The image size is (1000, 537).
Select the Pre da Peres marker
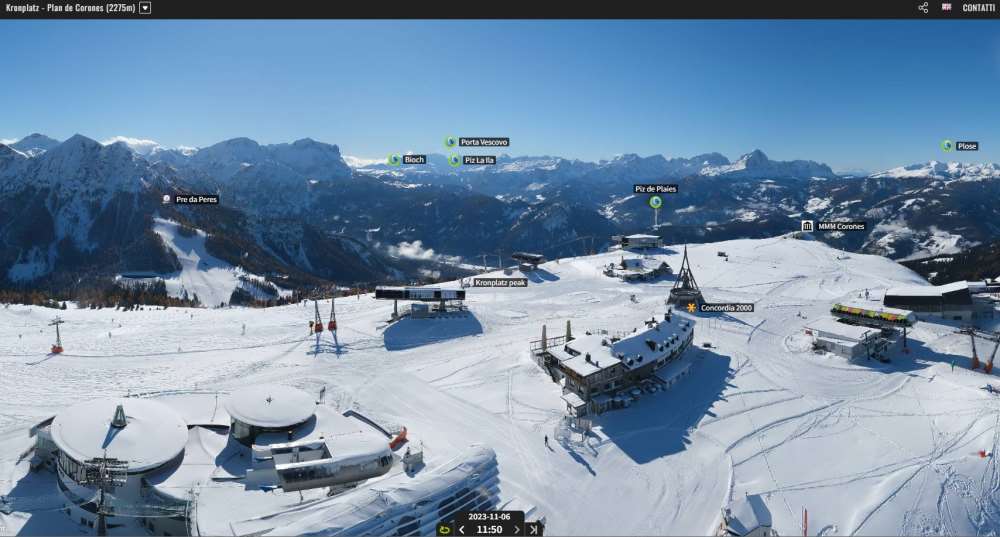pyautogui.click(x=167, y=199)
